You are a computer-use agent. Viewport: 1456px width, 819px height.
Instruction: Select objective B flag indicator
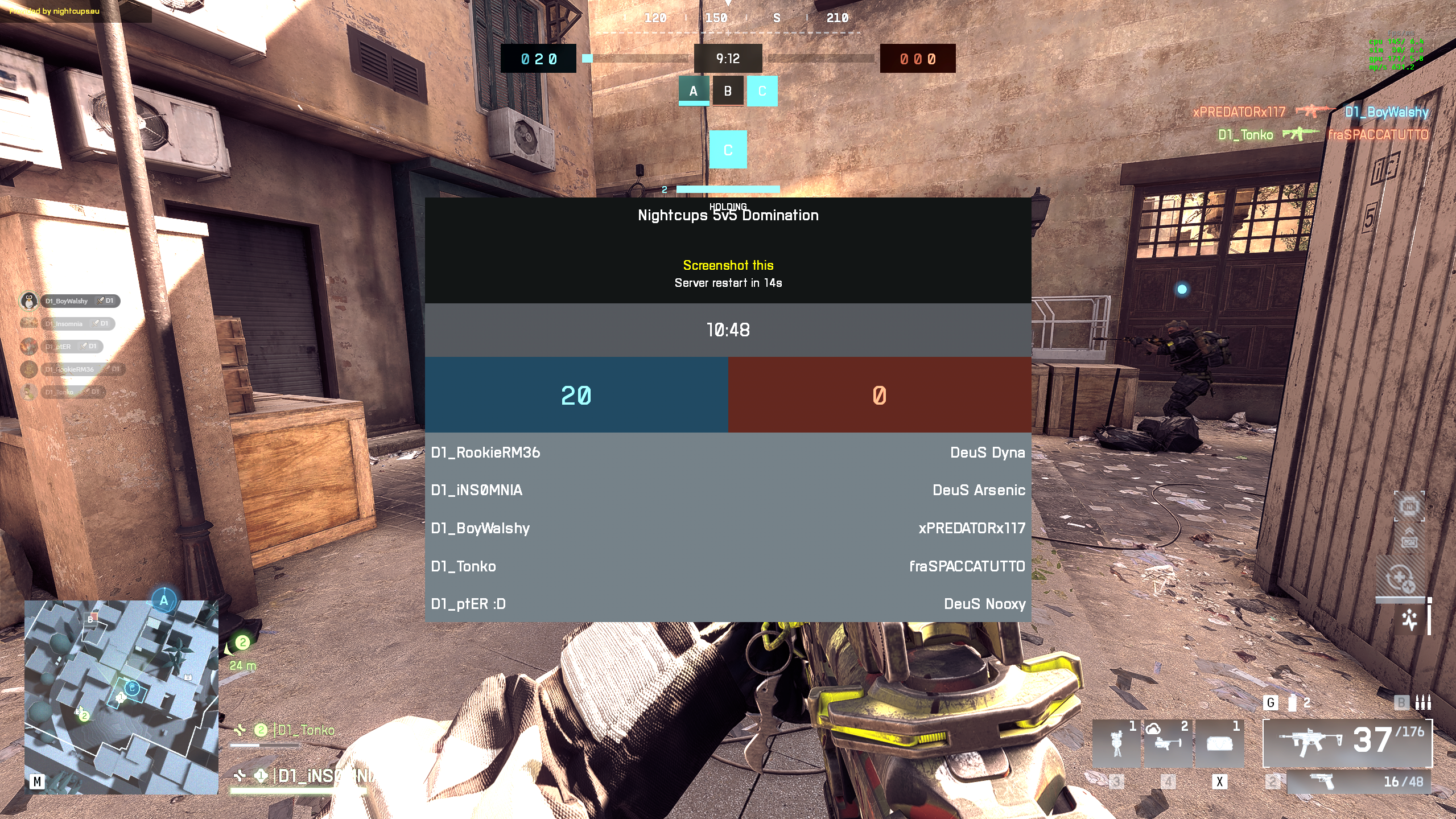coord(728,91)
